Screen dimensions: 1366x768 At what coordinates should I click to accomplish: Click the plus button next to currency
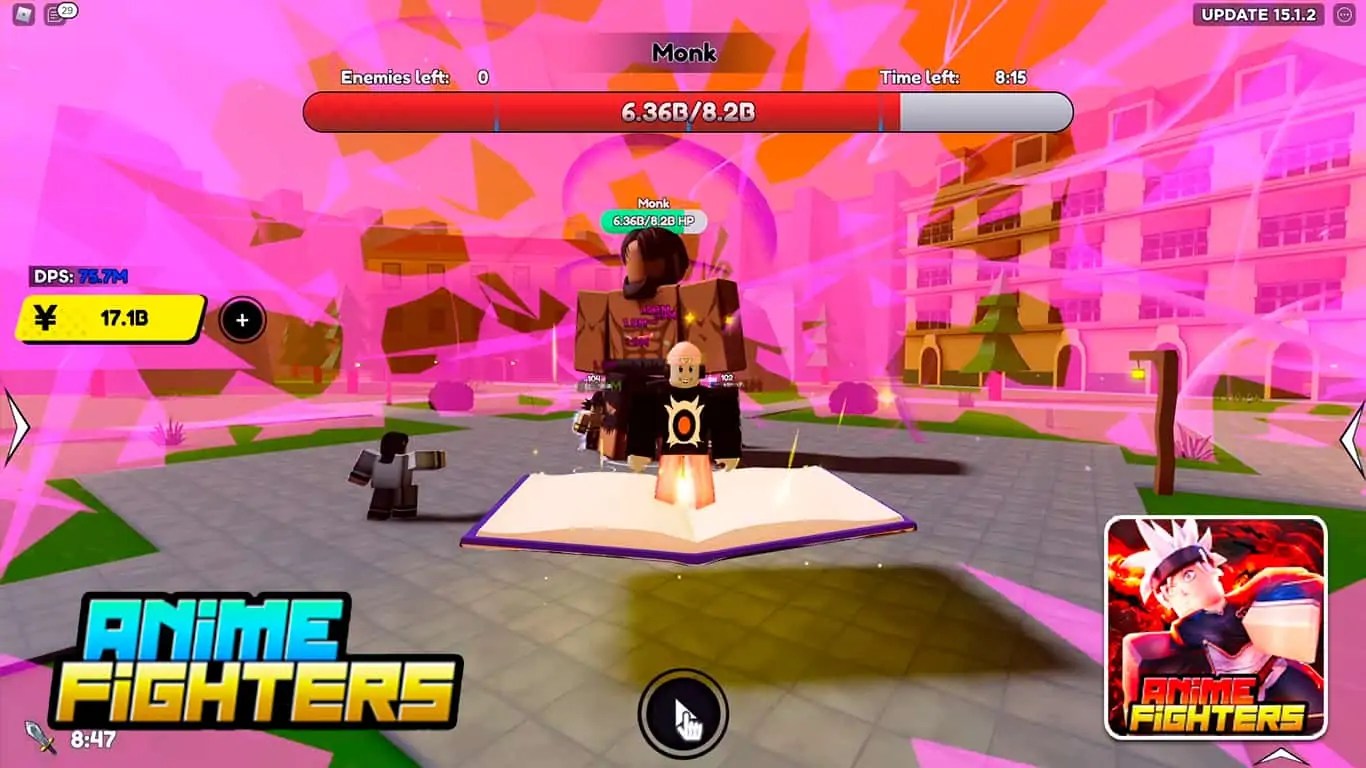click(x=240, y=320)
